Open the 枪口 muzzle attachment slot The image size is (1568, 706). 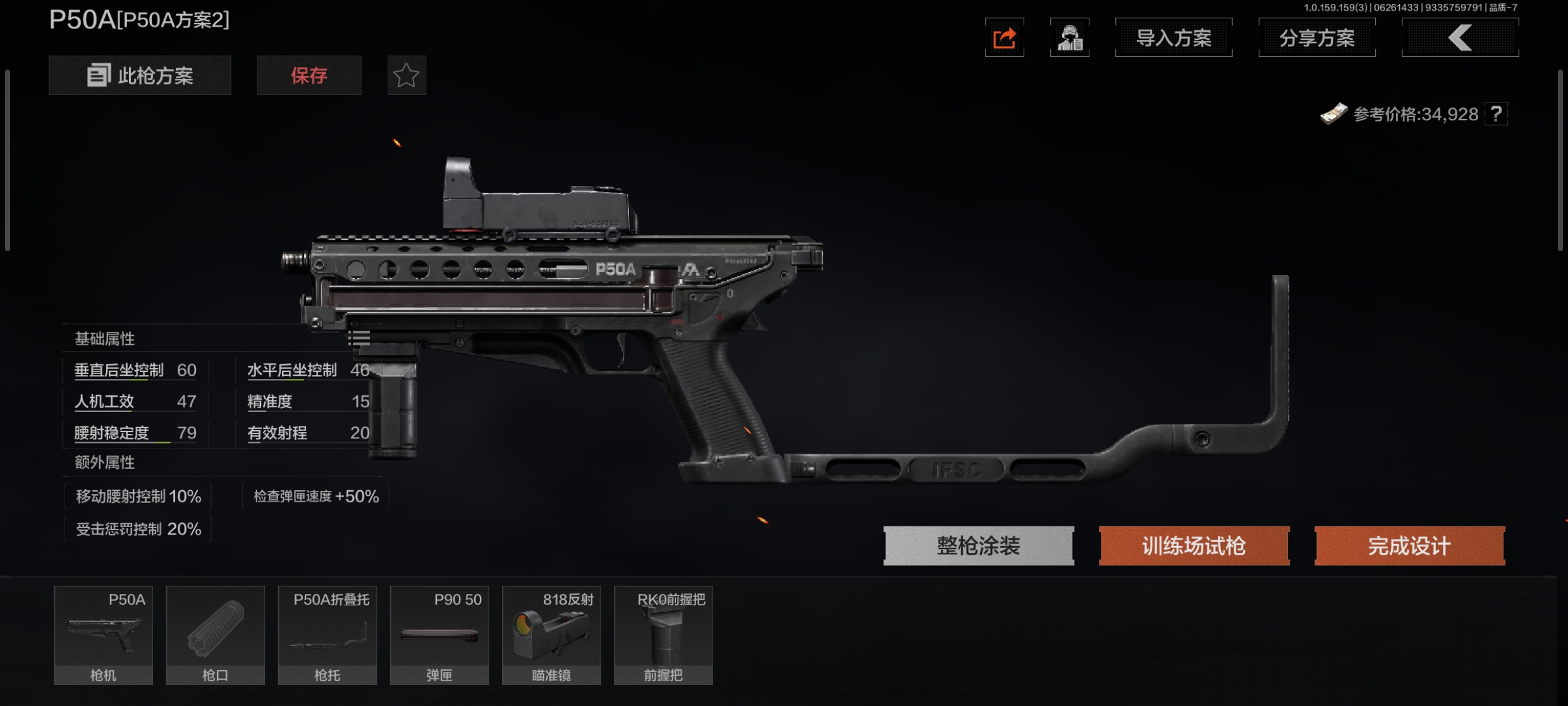pyautogui.click(x=215, y=635)
